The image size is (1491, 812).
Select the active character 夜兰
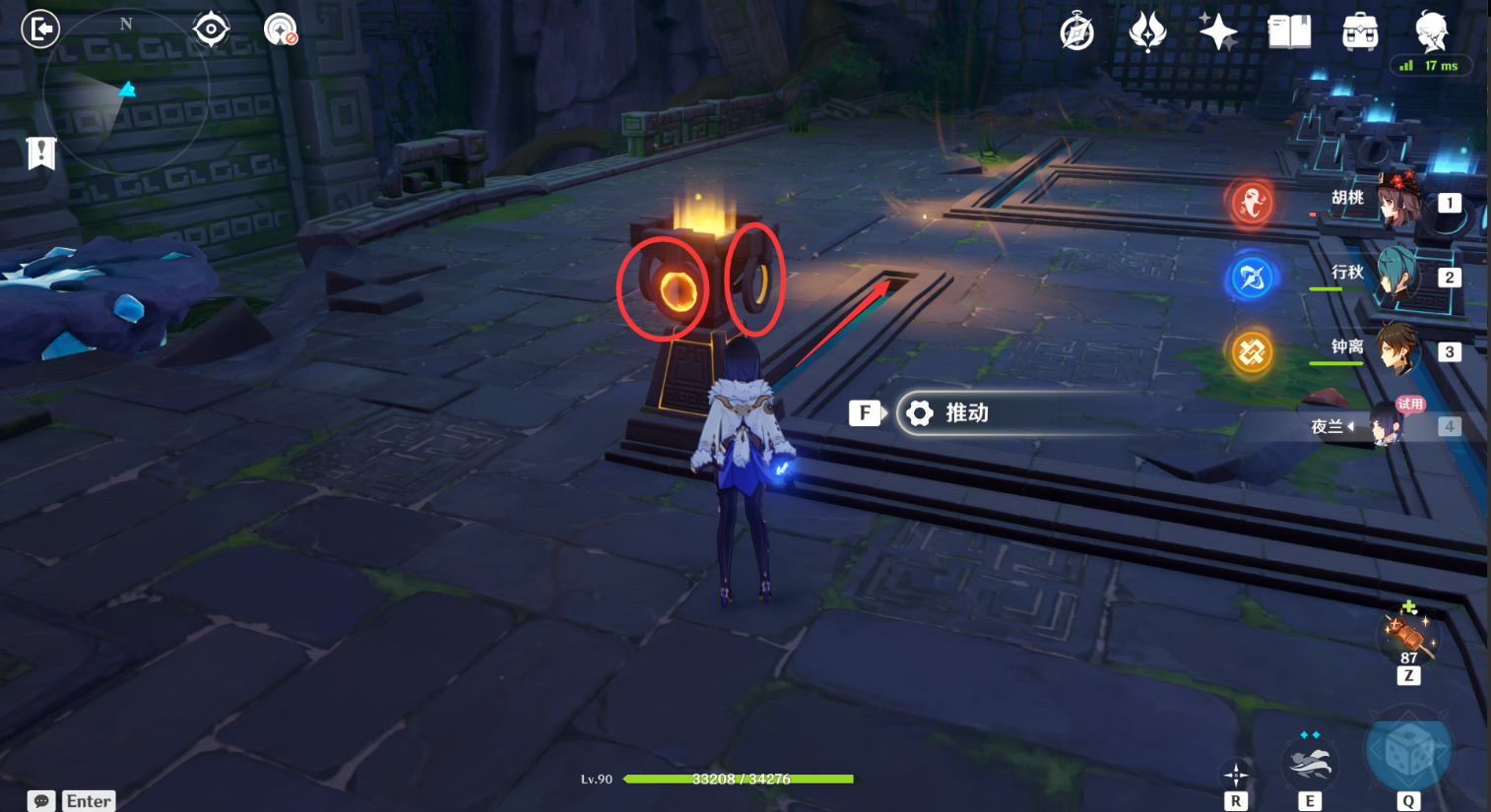point(1387,426)
